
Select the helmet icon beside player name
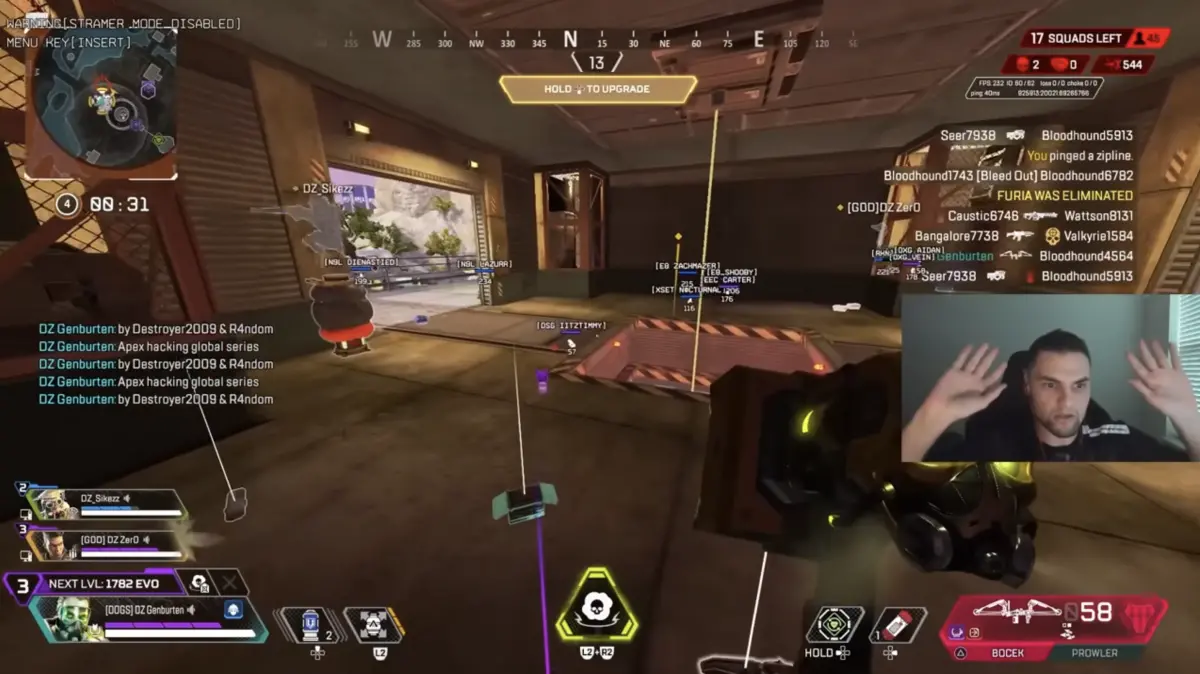[x=232, y=609]
